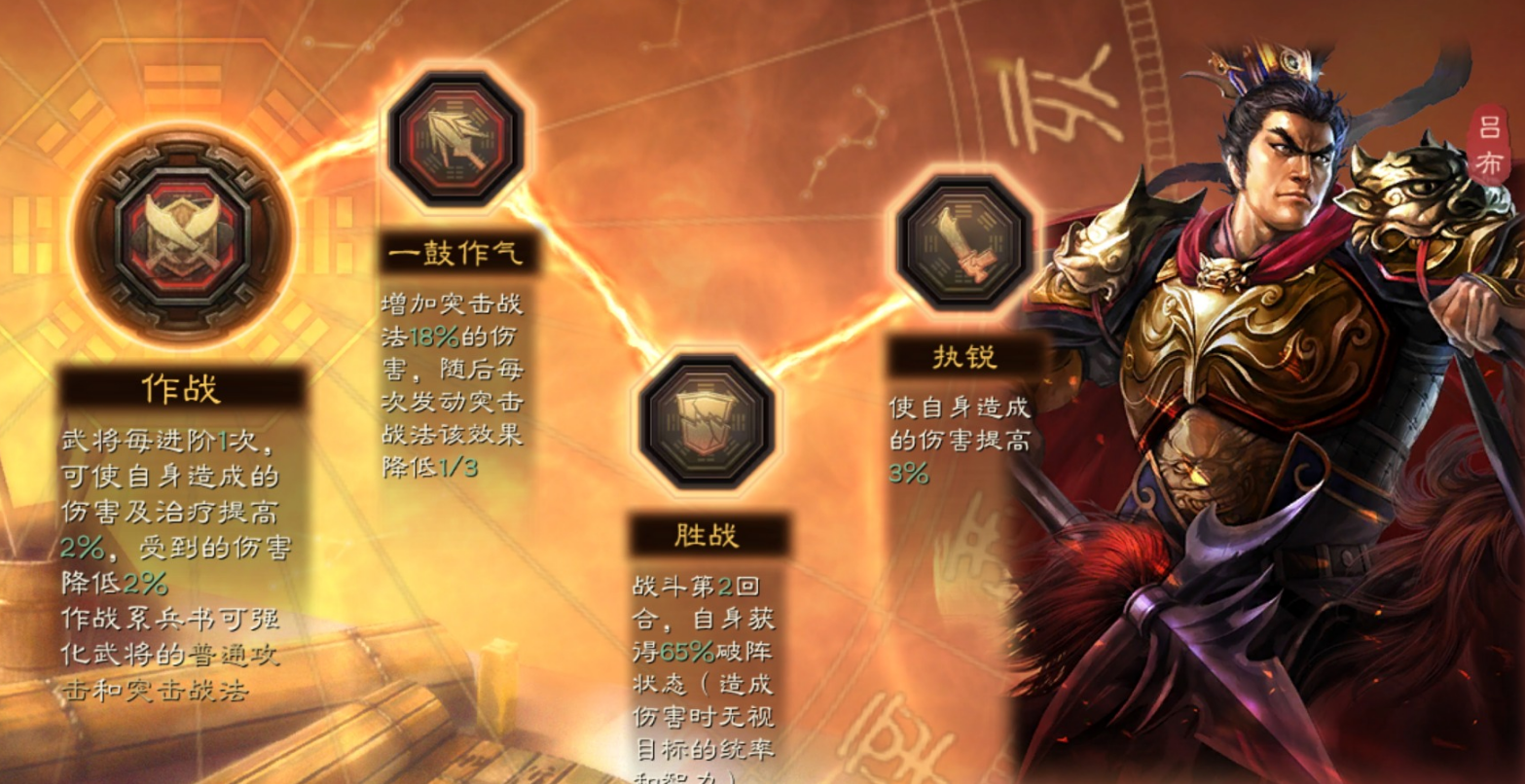1525x784 pixels.
Task: Collapse the 一鼓作气 skill tooltip
Action: click(454, 389)
